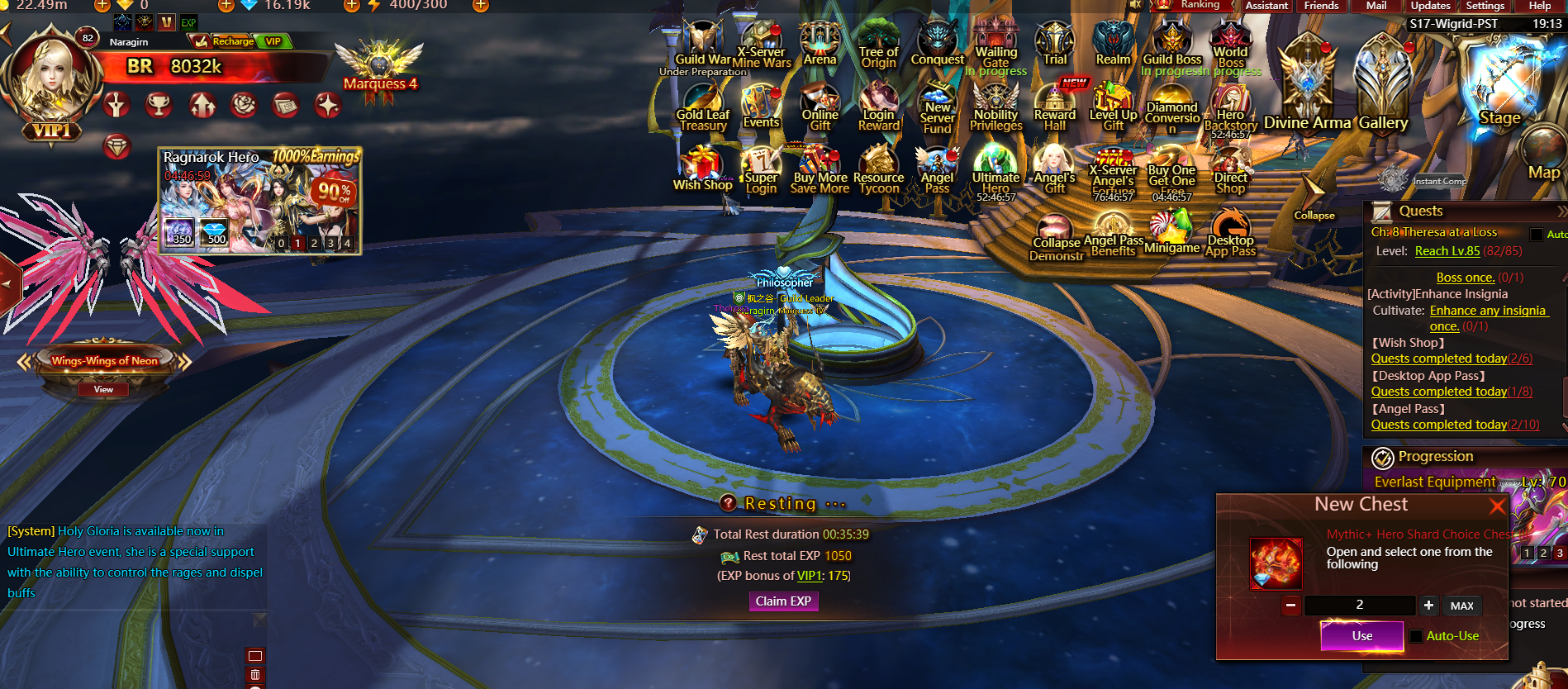Open the Wish Shop
This screenshot has width=1568, height=689.
702,169
